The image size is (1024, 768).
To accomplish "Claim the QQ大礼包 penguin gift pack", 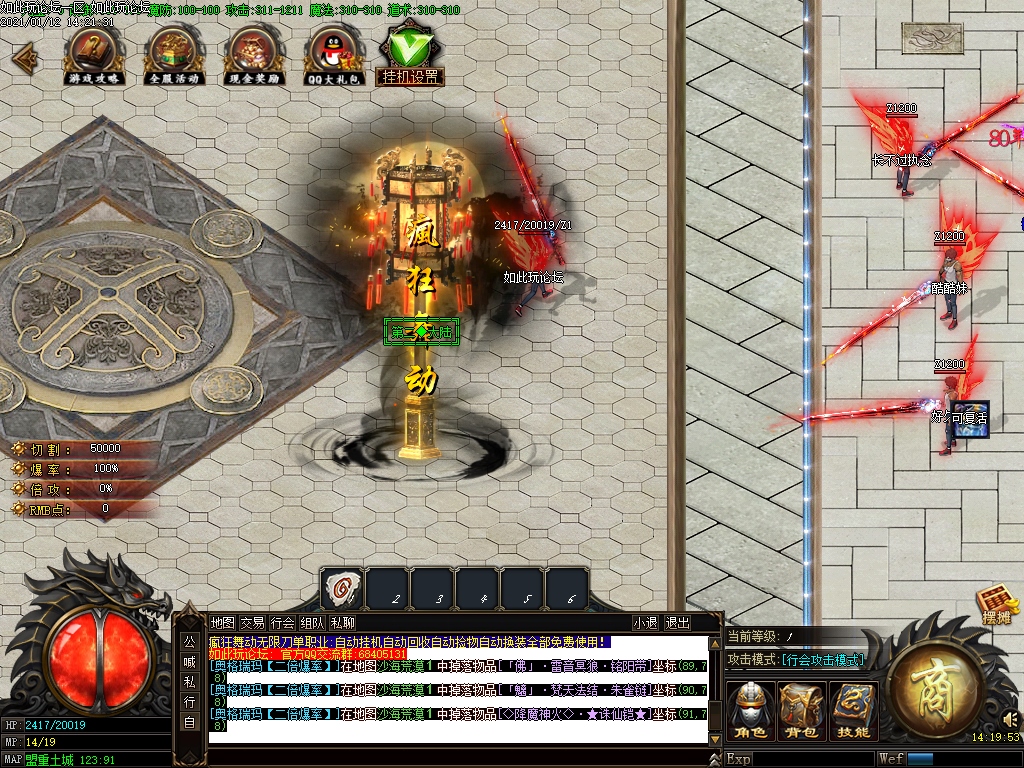I will pyautogui.click(x=332, y=53).
